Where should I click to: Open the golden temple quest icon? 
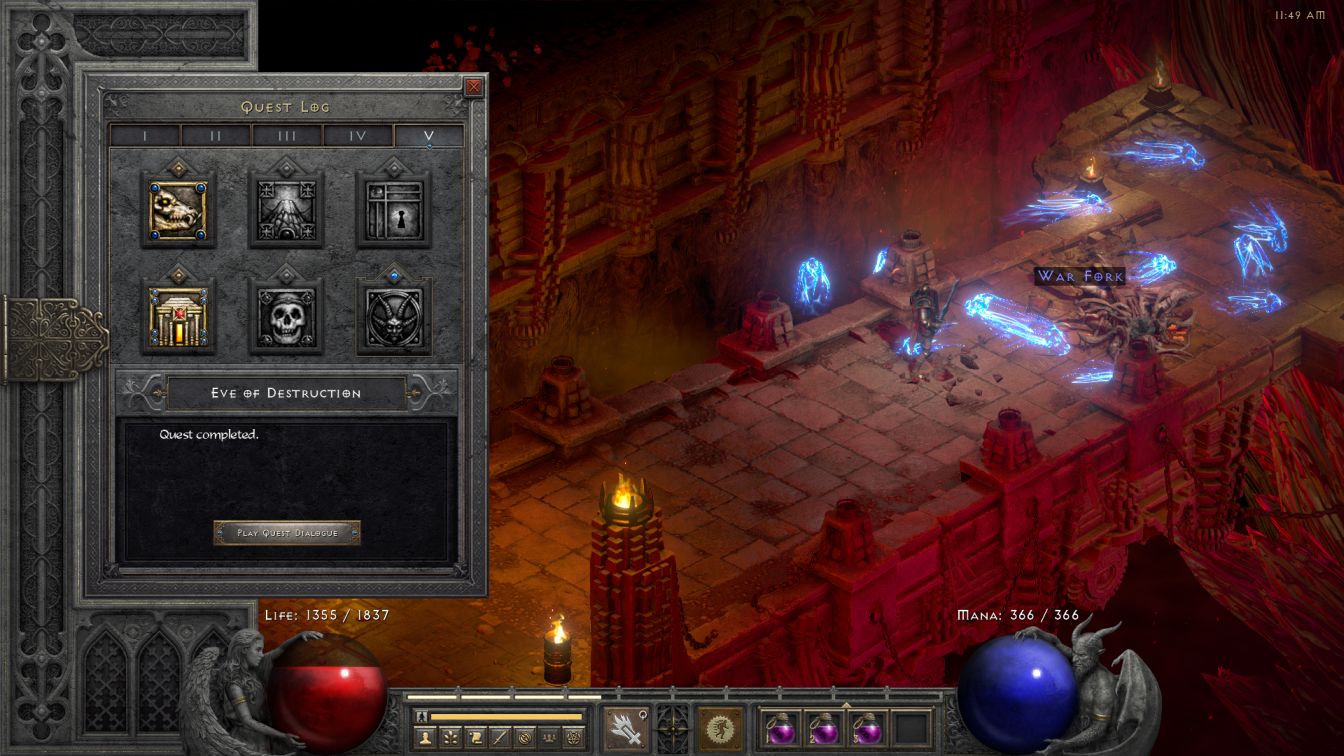point(178,318)
